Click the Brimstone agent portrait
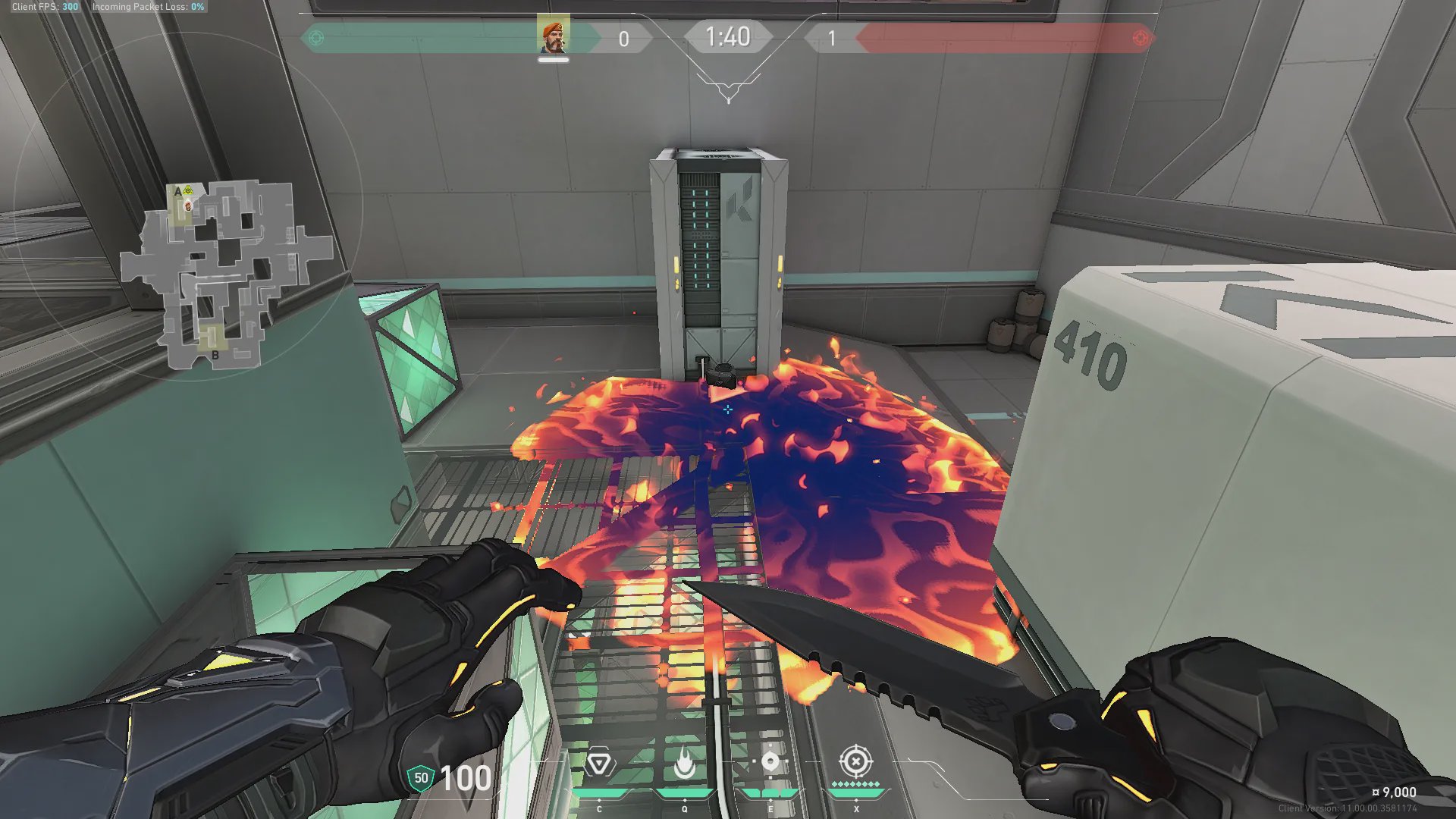The width and height of the screenshot is (1456, 819). [553, 36]
